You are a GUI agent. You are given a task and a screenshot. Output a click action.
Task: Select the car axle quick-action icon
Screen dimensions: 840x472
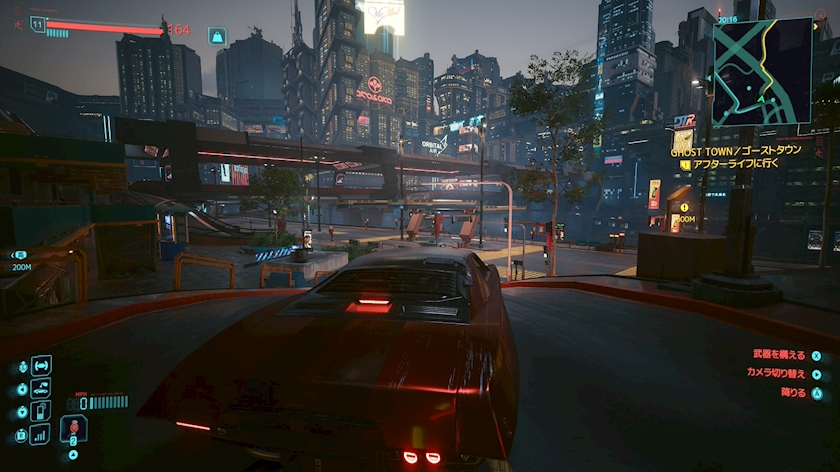pyautogui.click(x=41, y=365)
